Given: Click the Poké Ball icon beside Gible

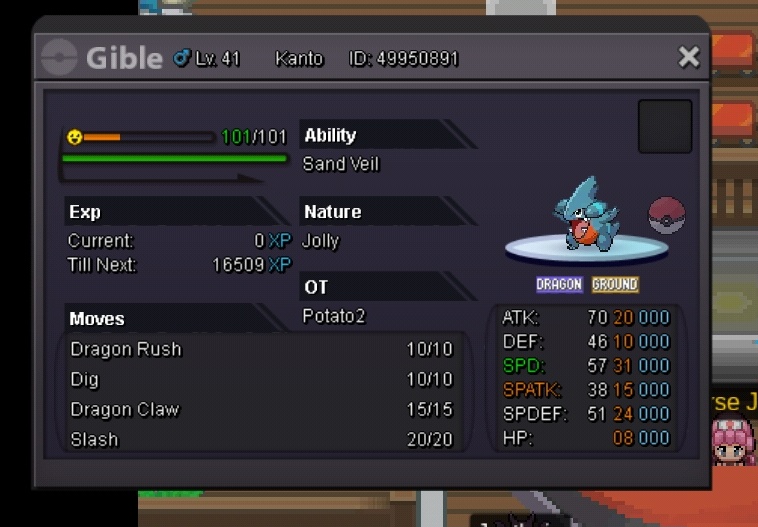Looking at the screenshot, I should (667, 216).
